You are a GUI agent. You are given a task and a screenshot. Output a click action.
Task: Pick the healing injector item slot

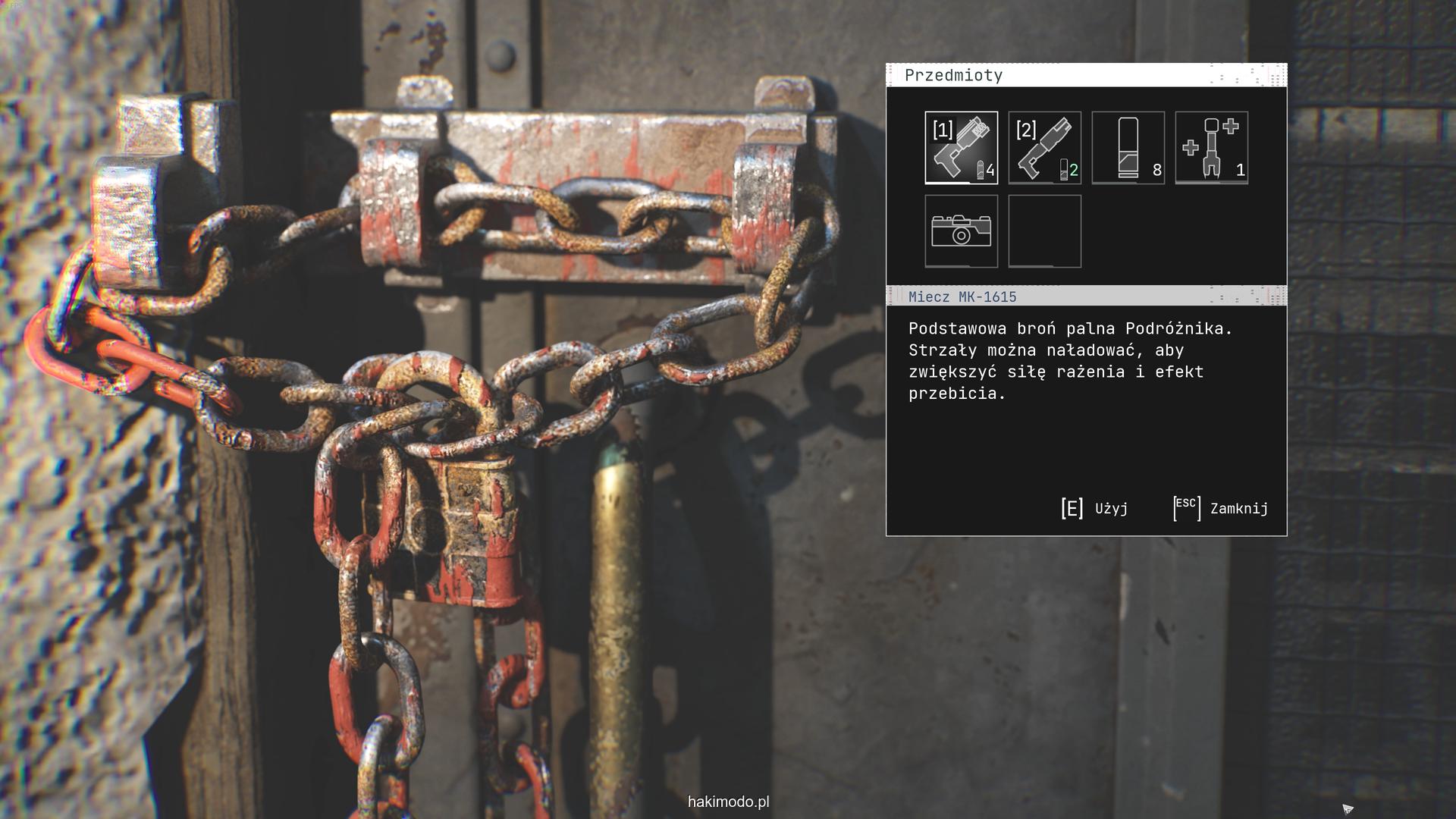1211,148
